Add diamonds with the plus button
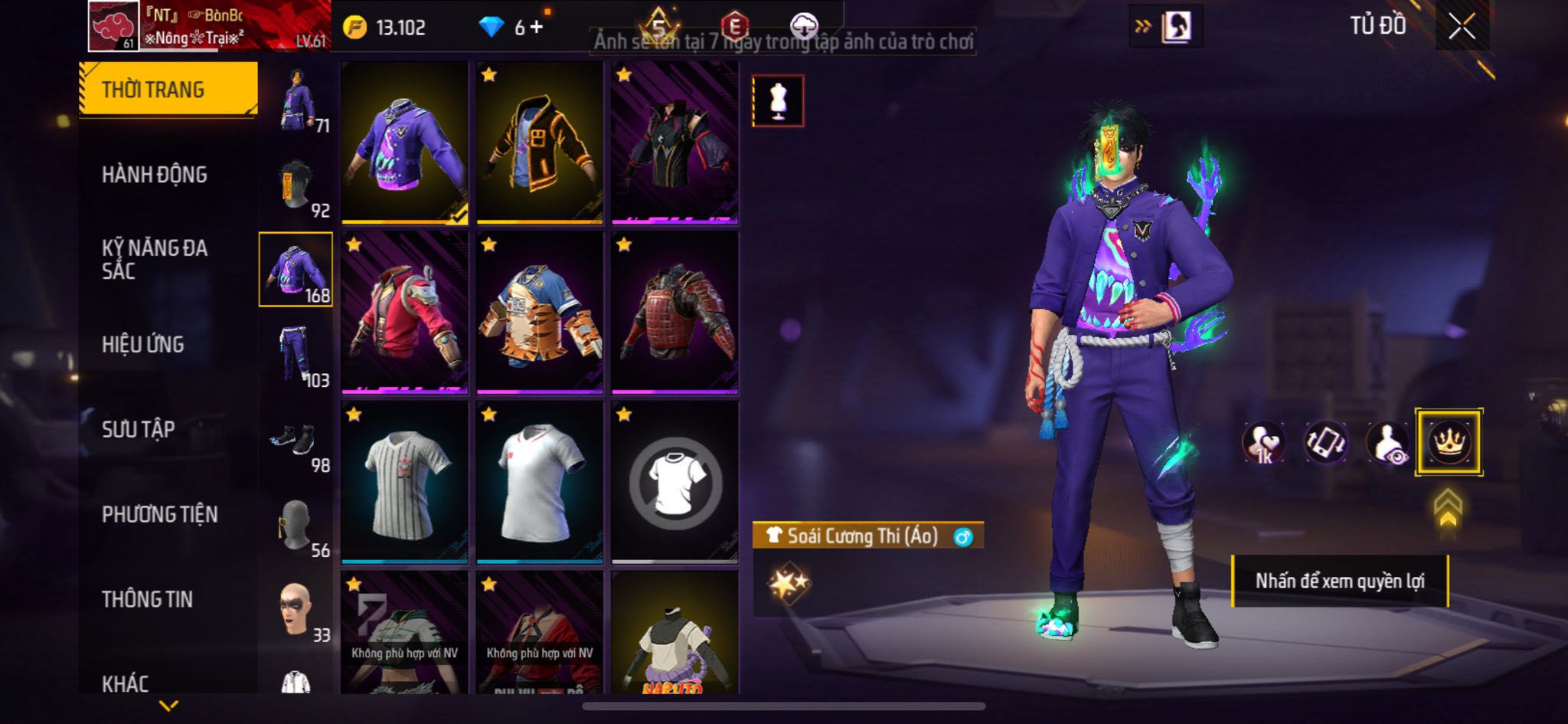 [x=536, y=28]
